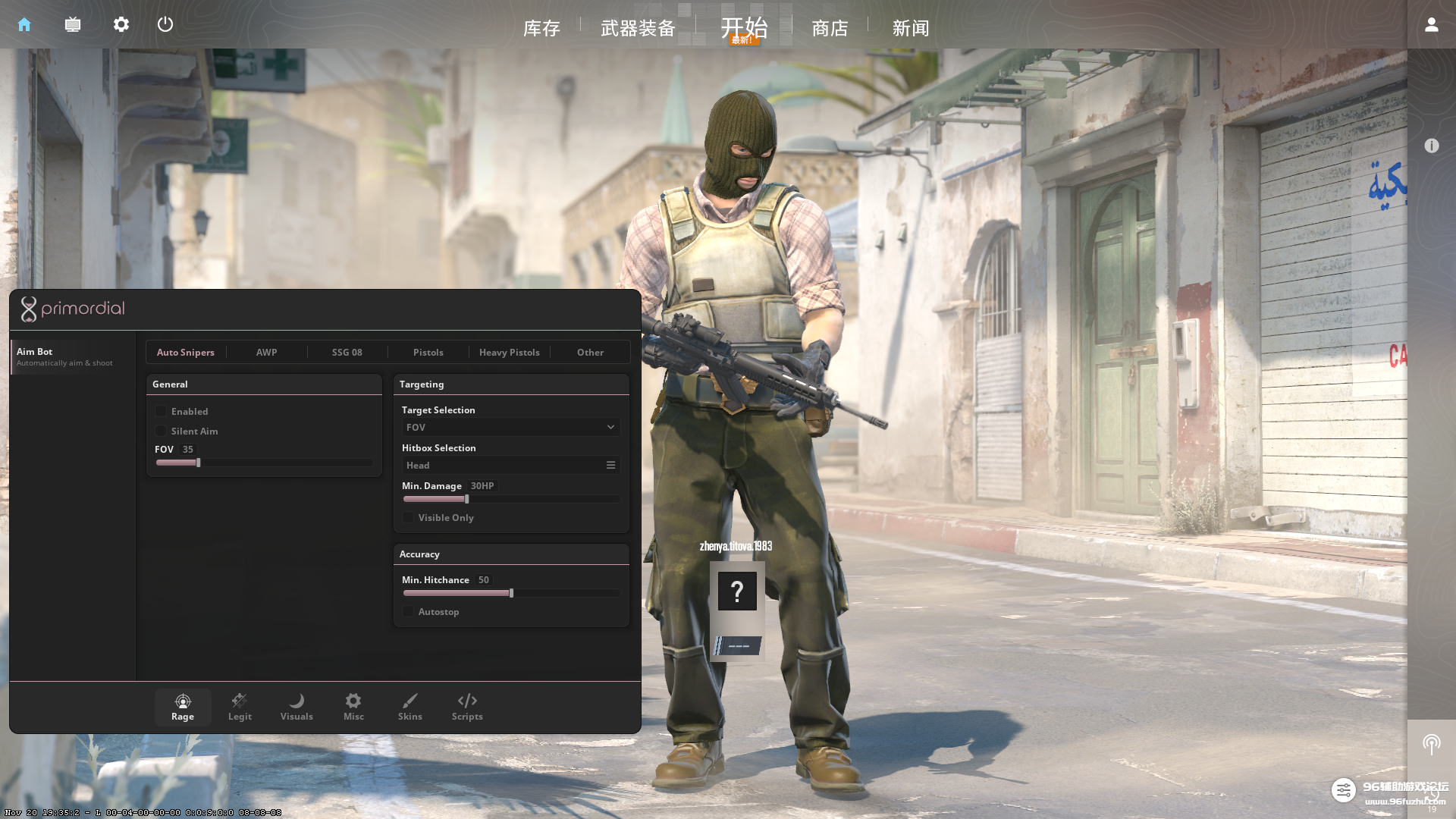Open the 商店 store menu

tap(830, 28)
